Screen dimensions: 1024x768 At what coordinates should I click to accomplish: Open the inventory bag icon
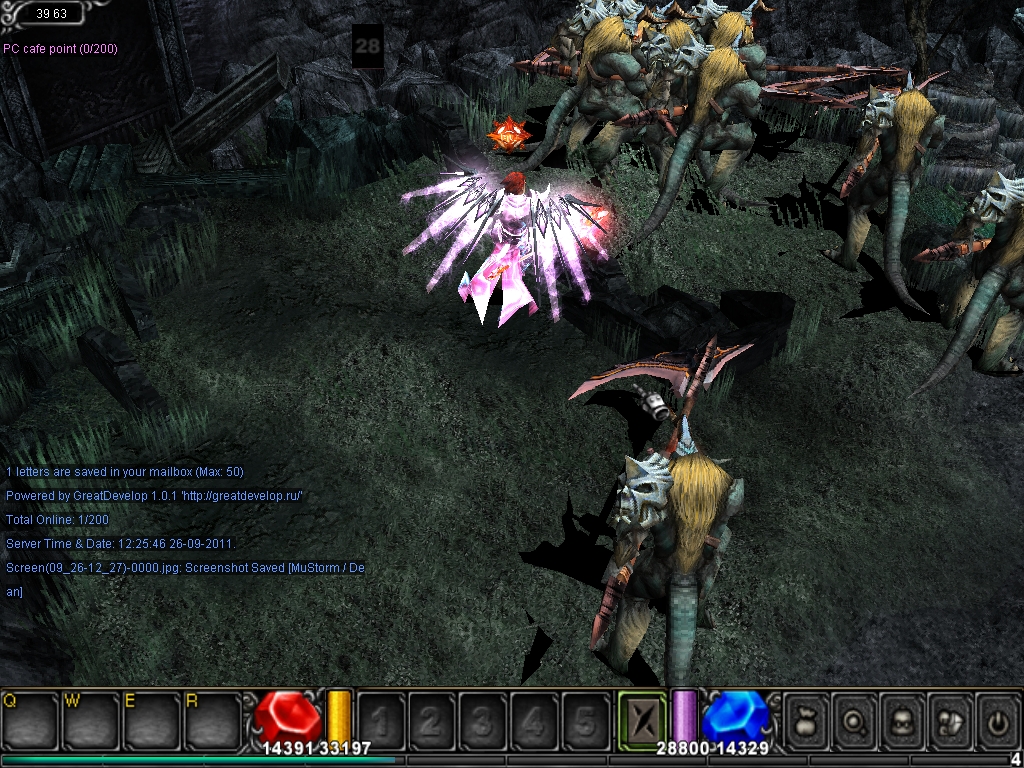click(x=808, y=720)
